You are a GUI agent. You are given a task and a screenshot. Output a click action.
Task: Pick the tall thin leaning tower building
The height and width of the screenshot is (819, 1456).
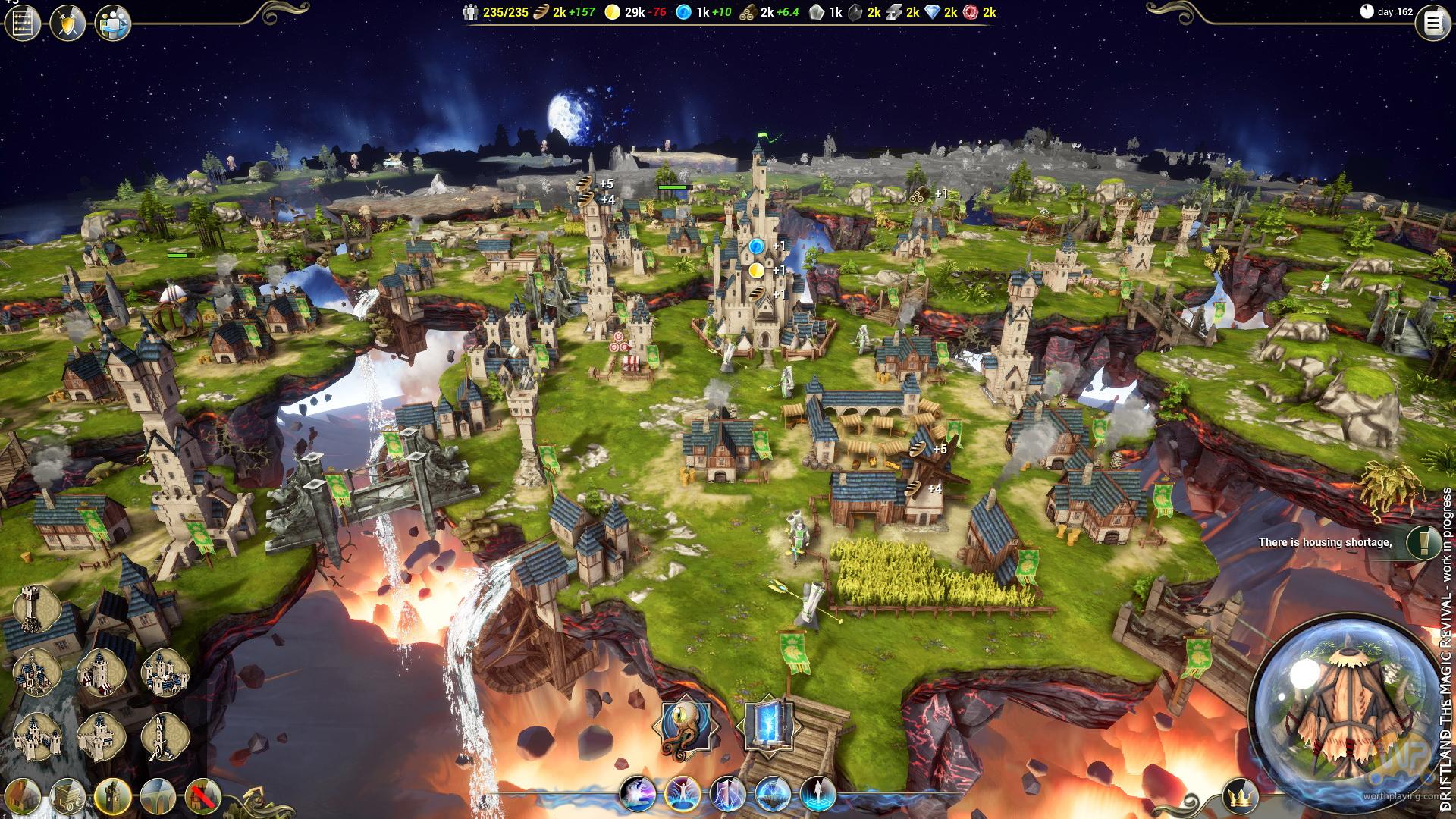pos(165,737)
